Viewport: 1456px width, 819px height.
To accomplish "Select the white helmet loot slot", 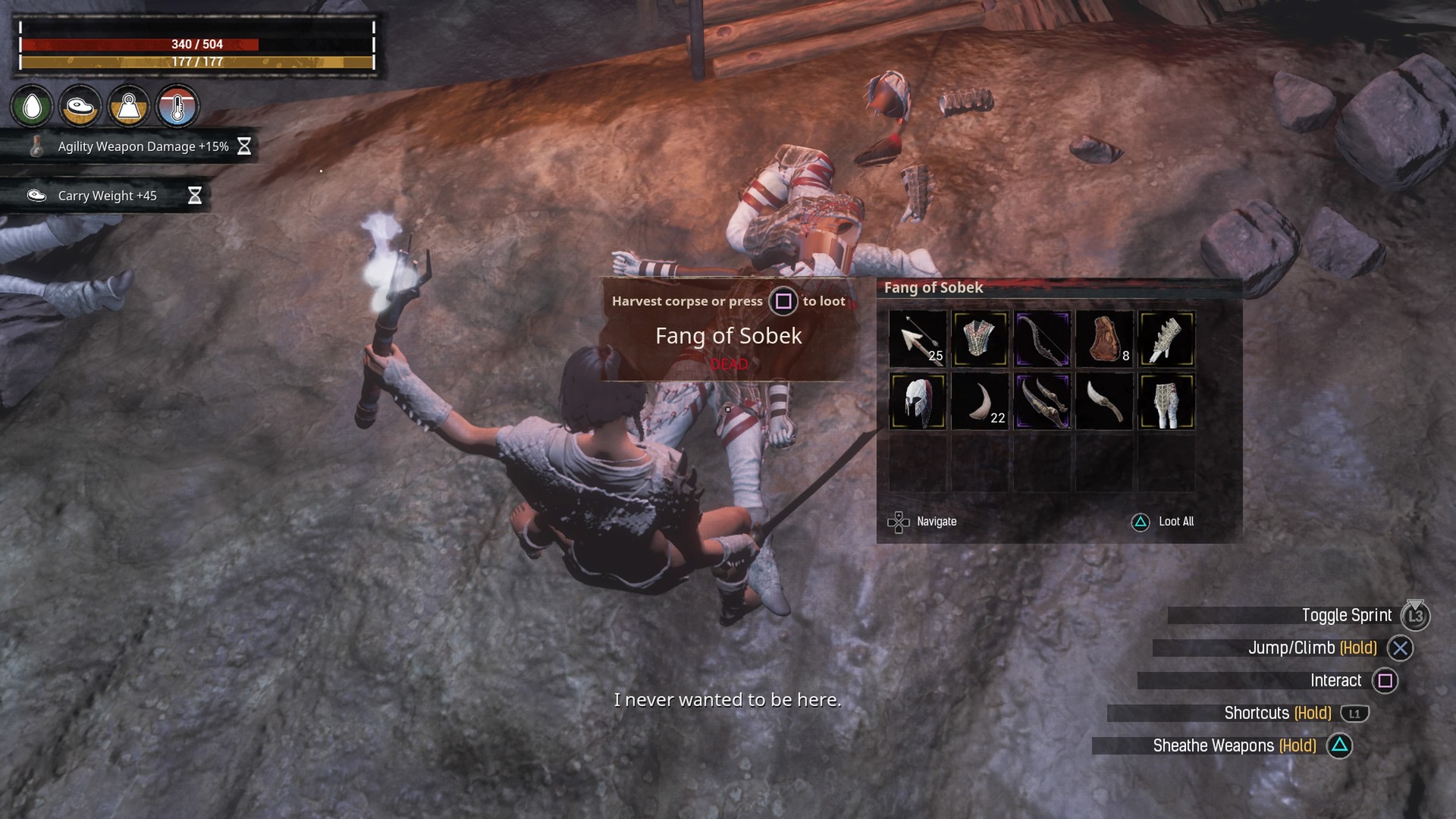I will tap(918, 401).
